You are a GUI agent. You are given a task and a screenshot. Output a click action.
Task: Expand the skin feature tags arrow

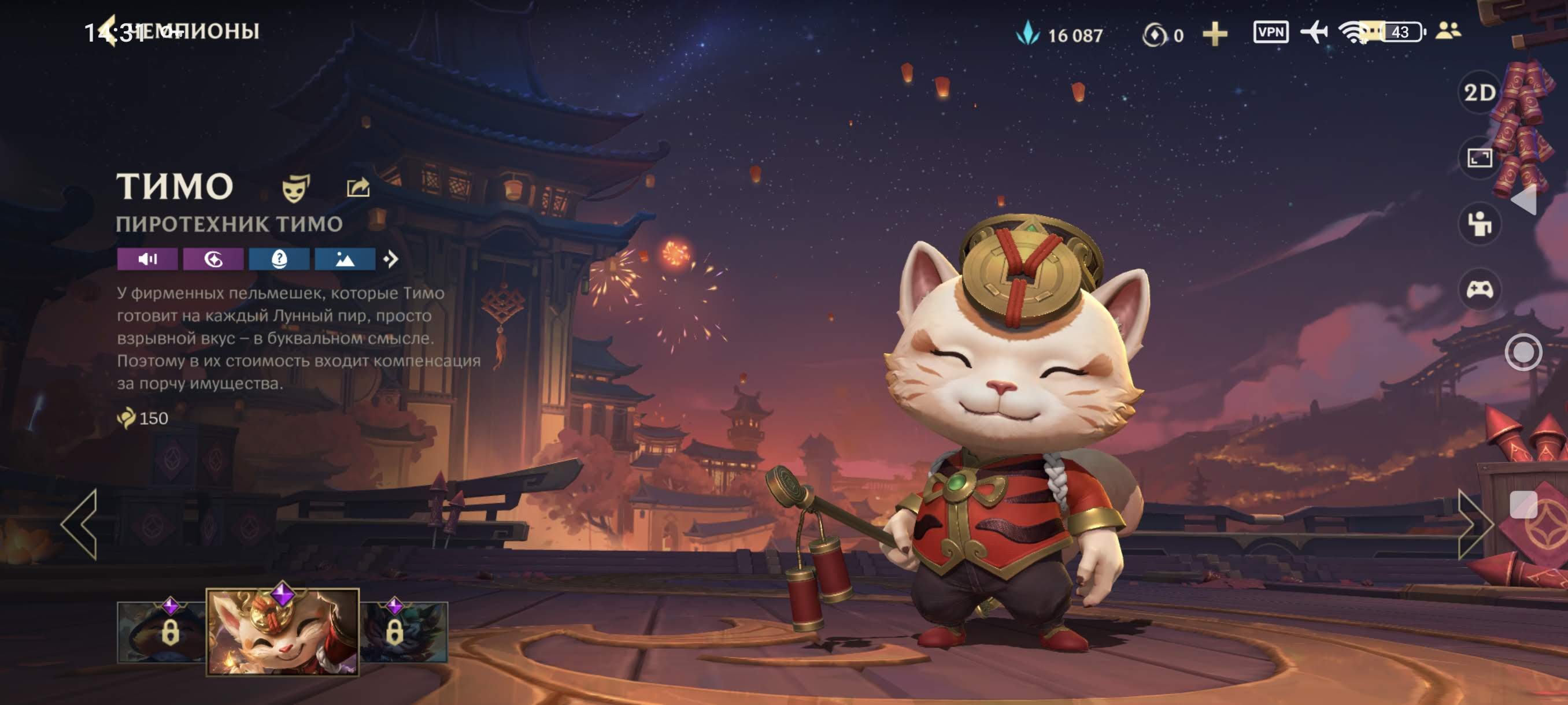(x=391, y=259)
